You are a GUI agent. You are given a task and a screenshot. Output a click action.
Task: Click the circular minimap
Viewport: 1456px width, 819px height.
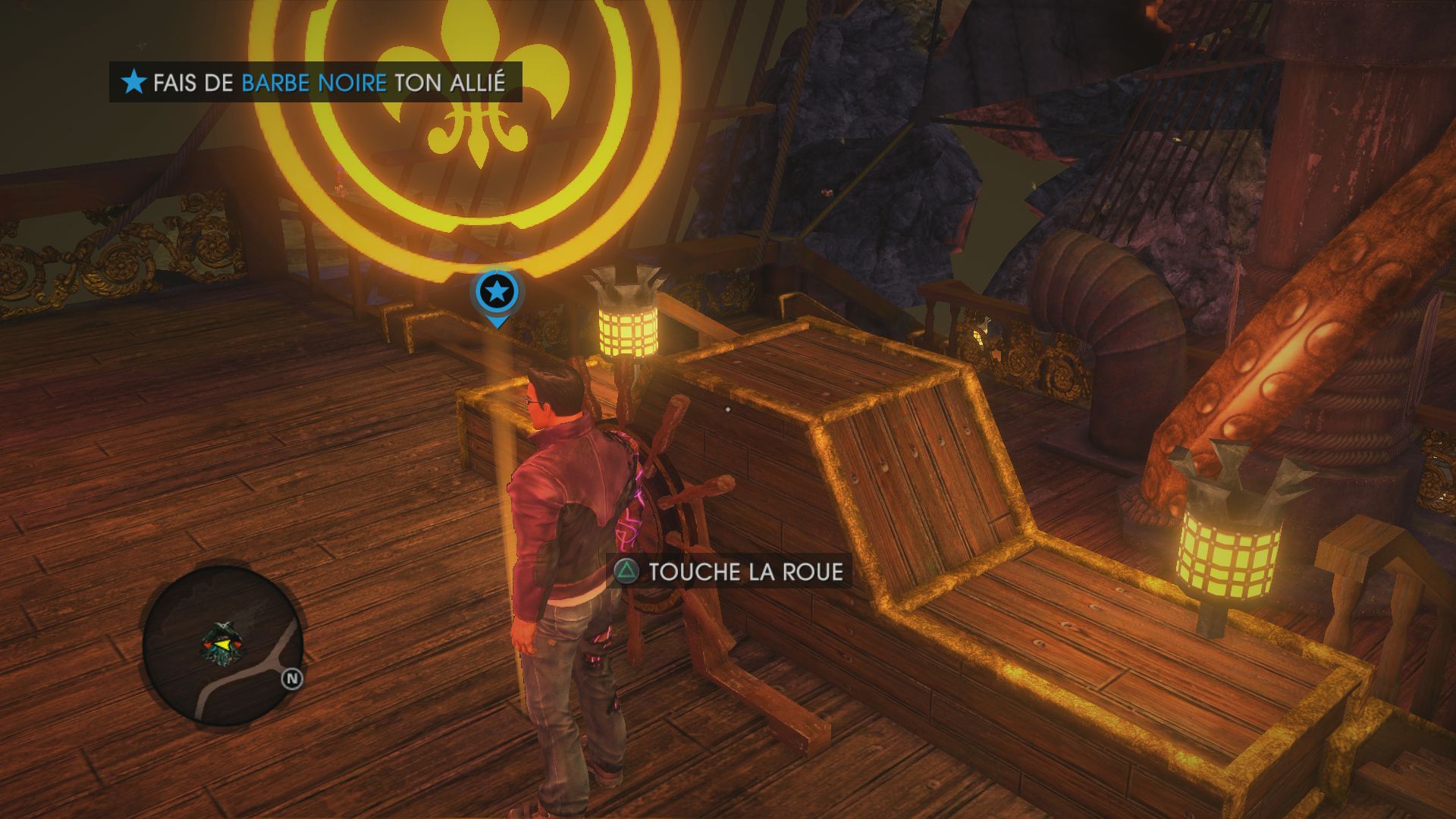pyautogui.click(x=222, y=646)
